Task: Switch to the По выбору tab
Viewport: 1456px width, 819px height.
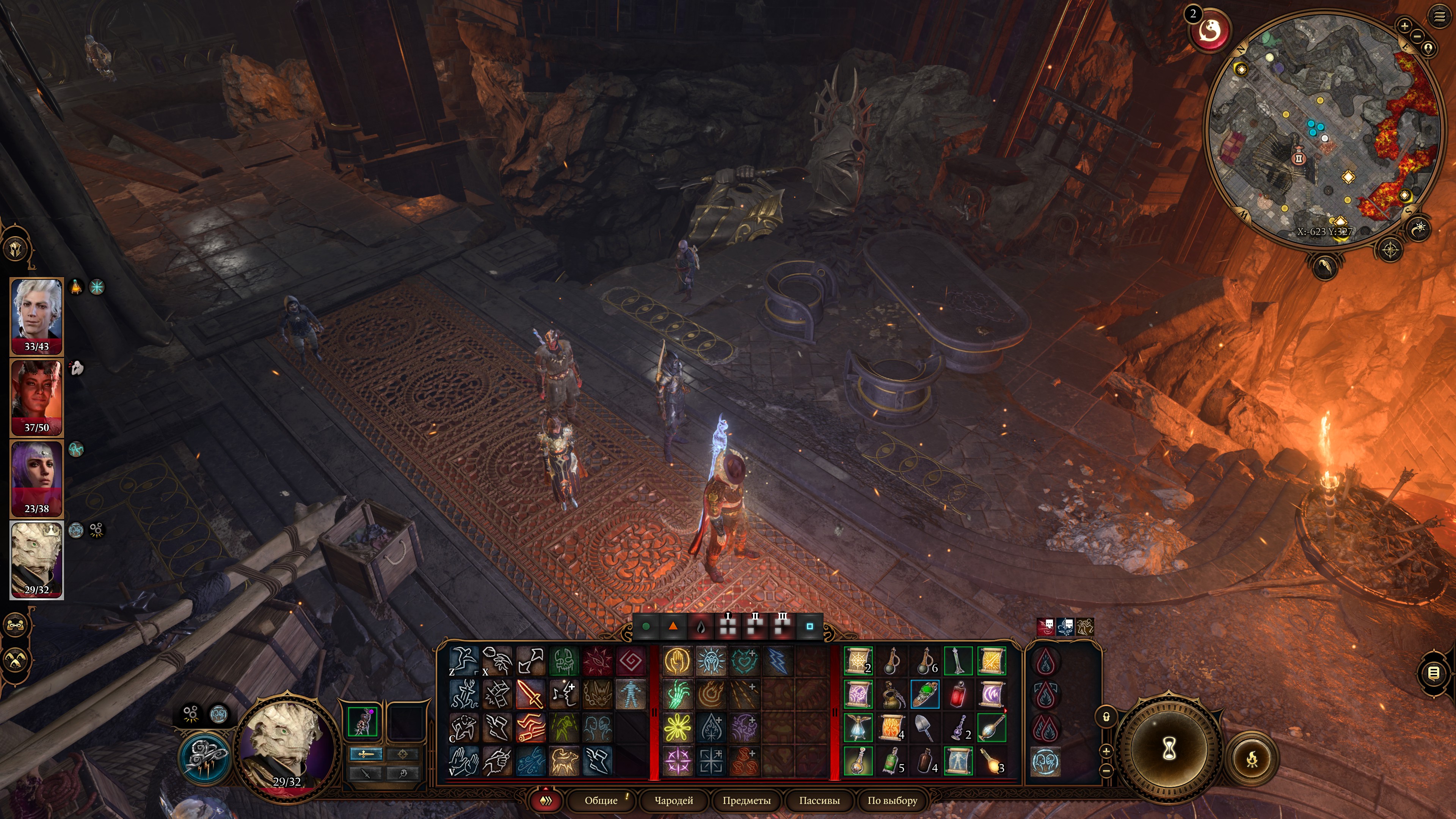Action: point(892,800)
